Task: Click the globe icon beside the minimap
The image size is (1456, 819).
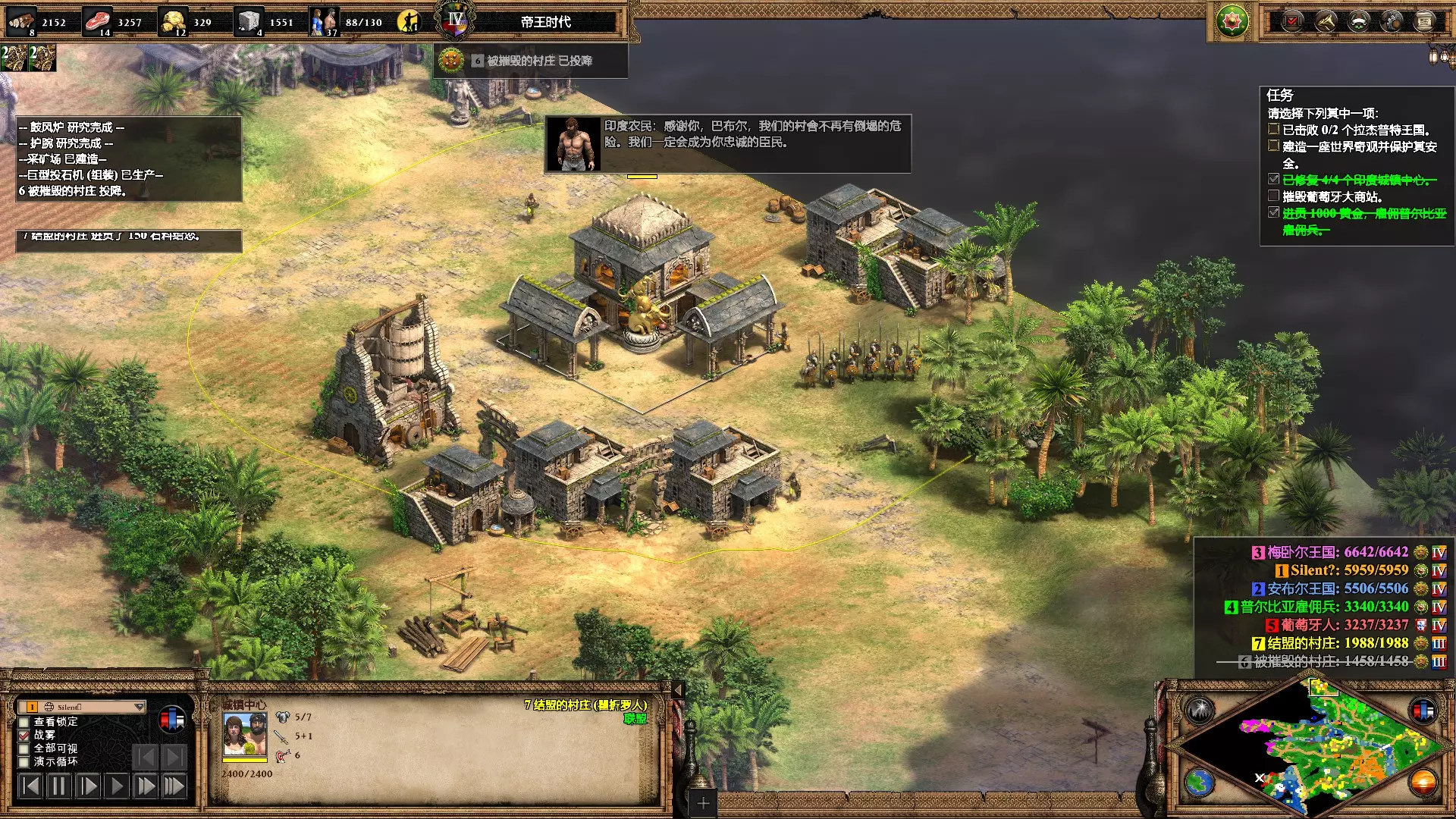Action: point(1200,783)
